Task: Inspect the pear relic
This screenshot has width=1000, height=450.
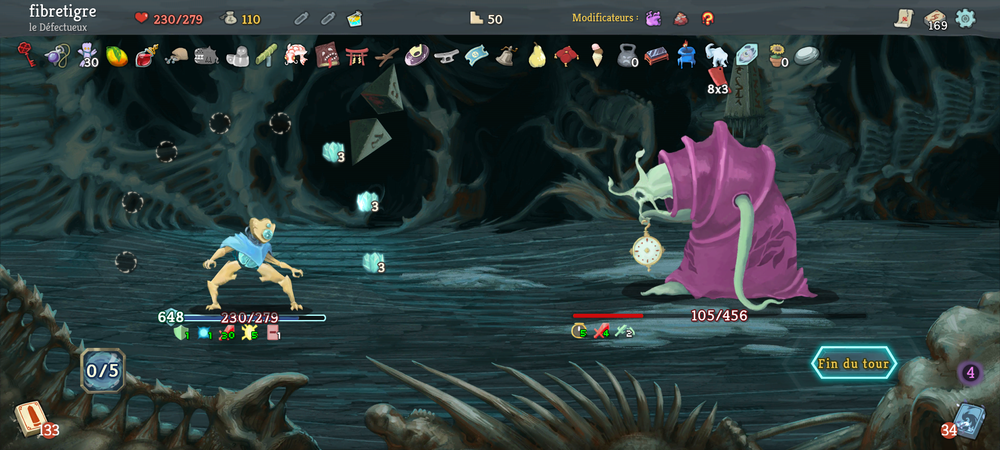Action: point(536,54)
